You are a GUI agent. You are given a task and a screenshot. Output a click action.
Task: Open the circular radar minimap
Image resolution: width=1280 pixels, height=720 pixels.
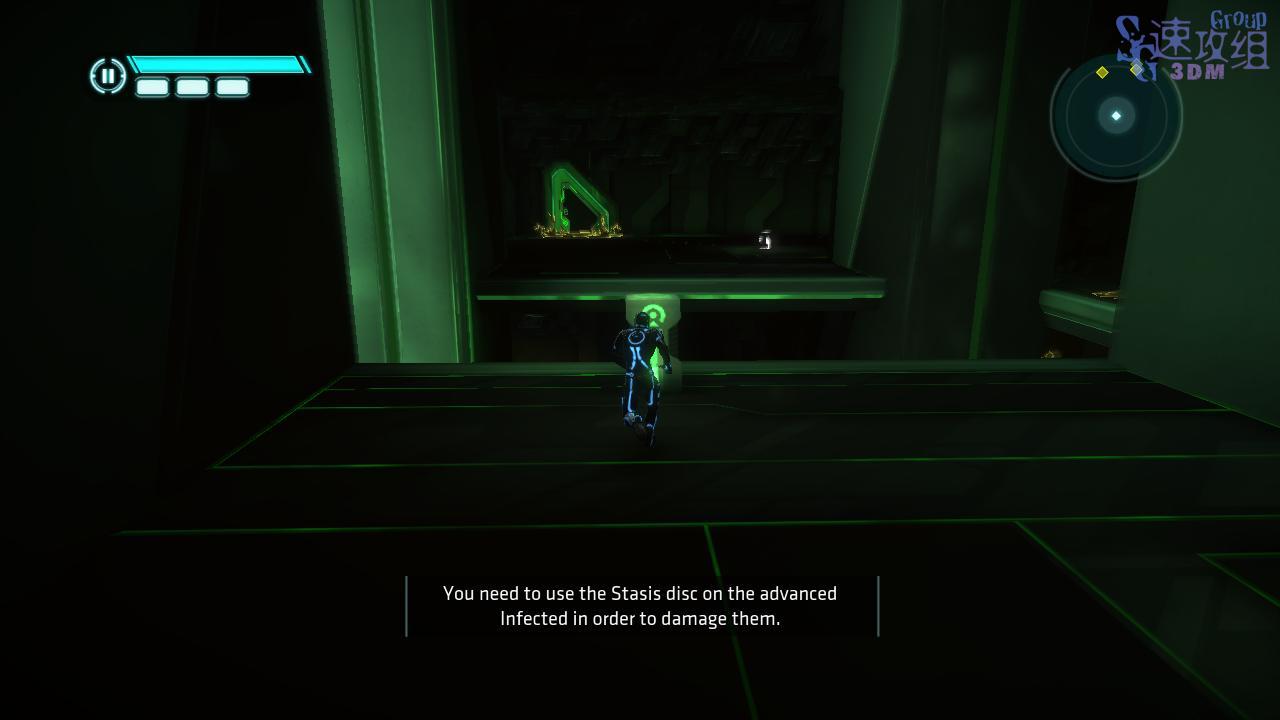[x=1116, y=116]
